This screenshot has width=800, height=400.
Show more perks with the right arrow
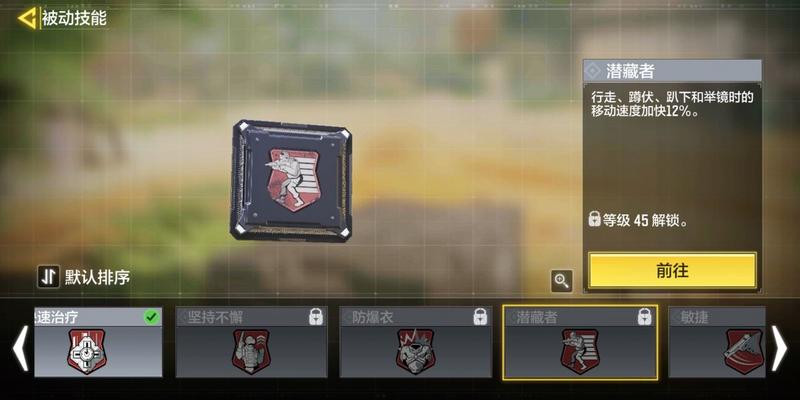click(779, 347)
